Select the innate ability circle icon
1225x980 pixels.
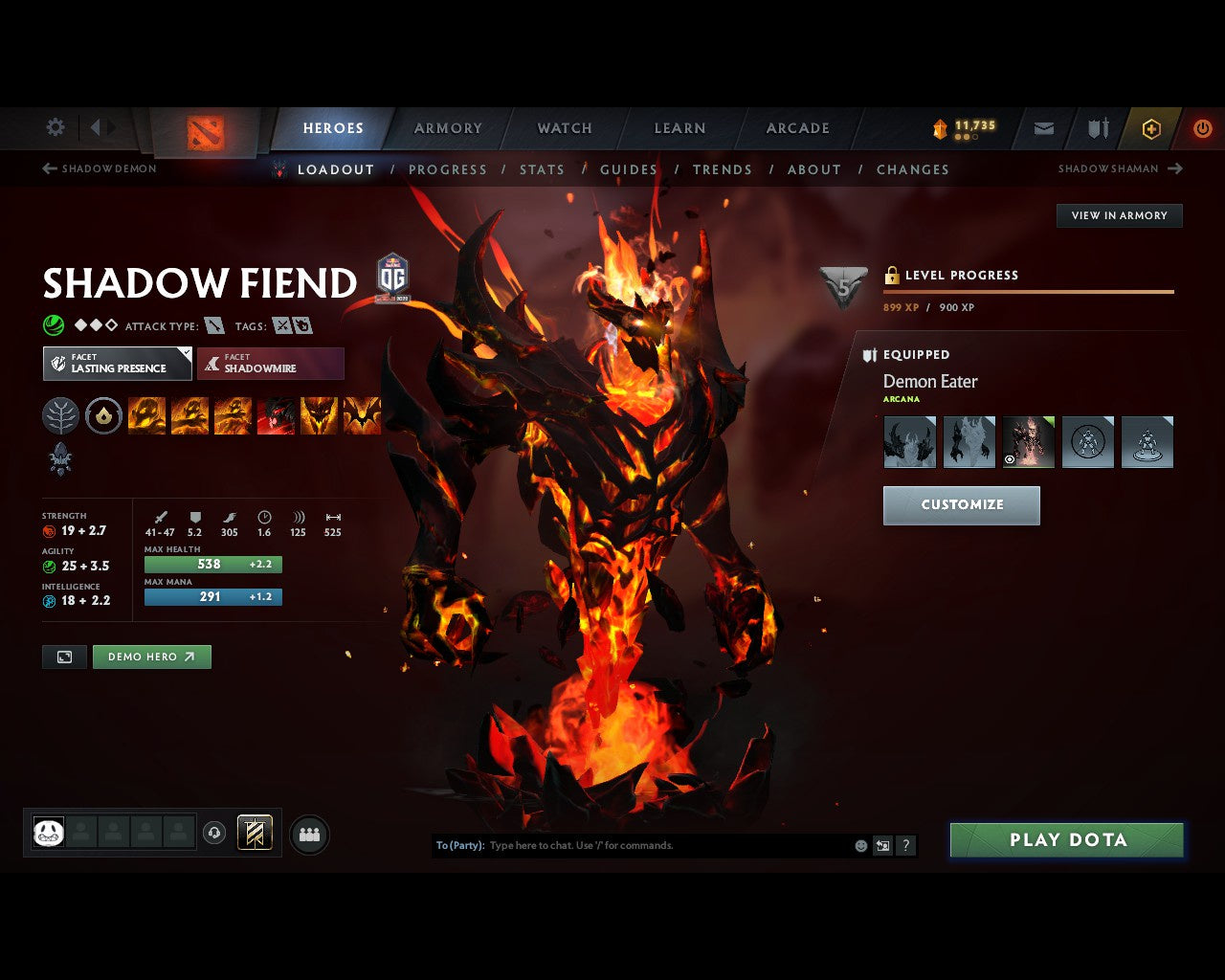tap(103, 414)
